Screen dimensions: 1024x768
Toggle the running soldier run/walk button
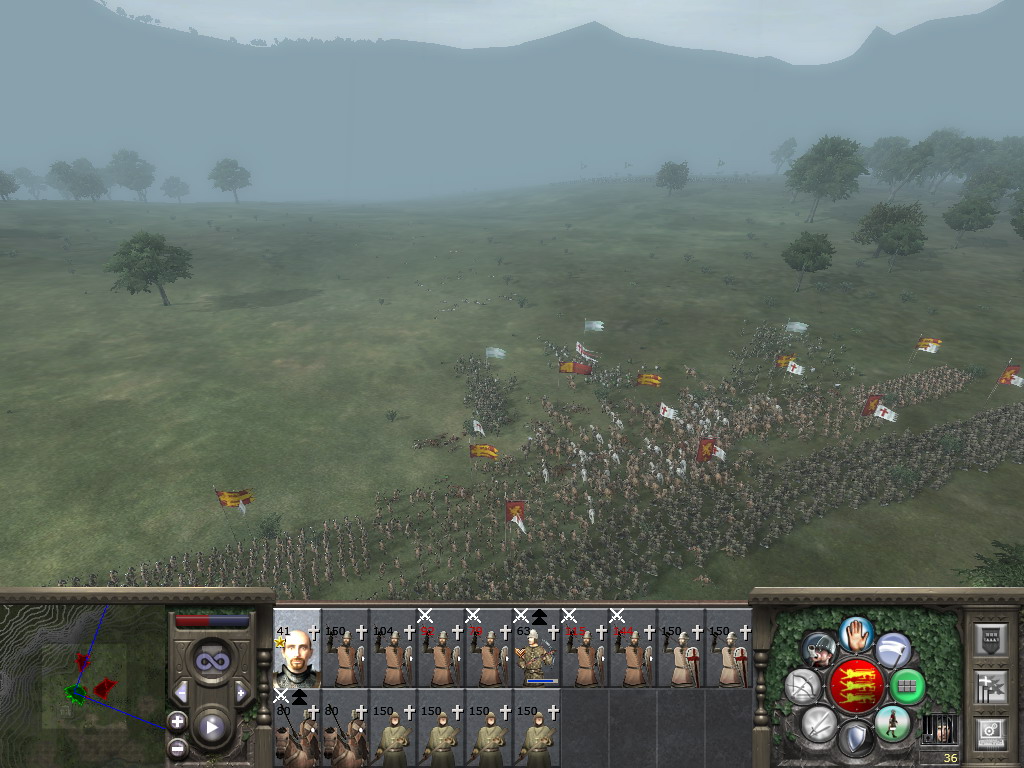[x=892, y=723]
